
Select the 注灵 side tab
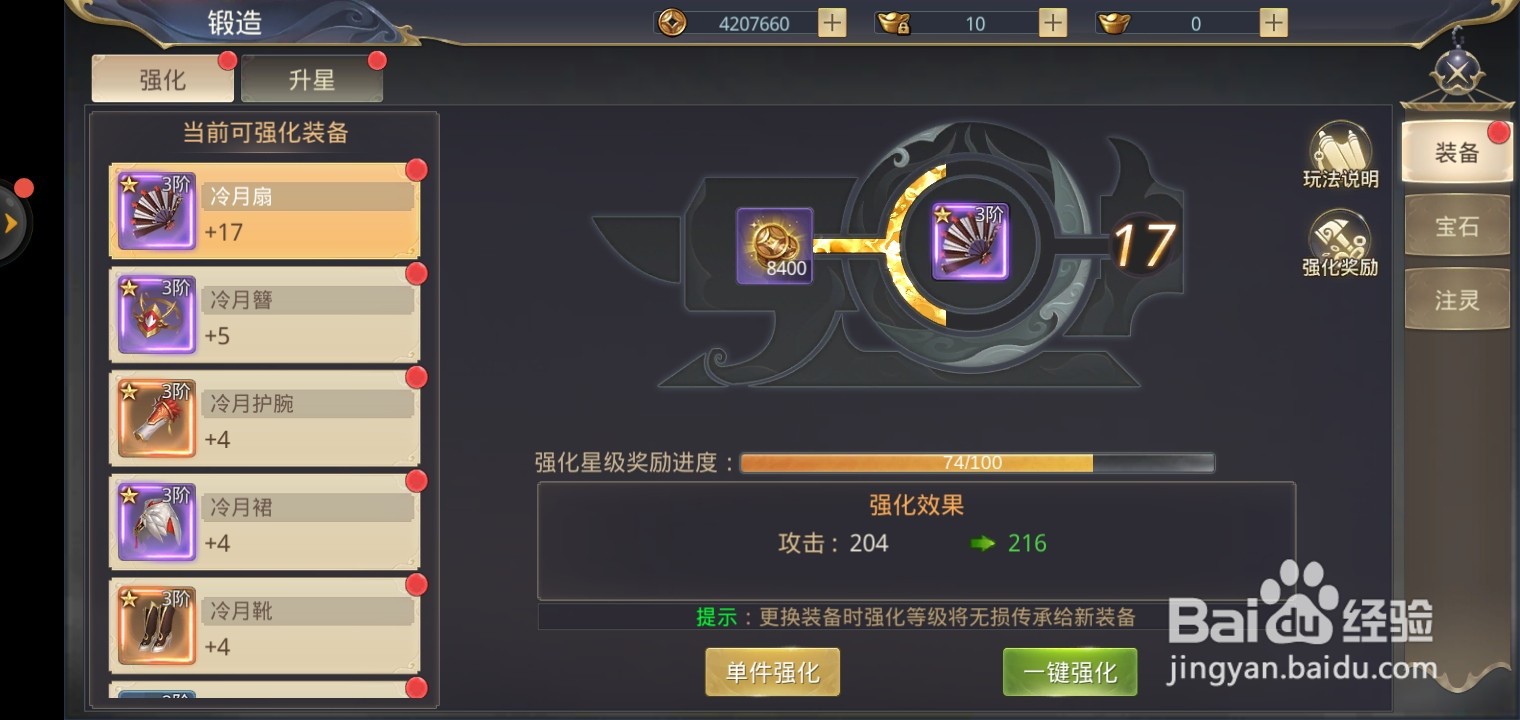point(1456,299)
